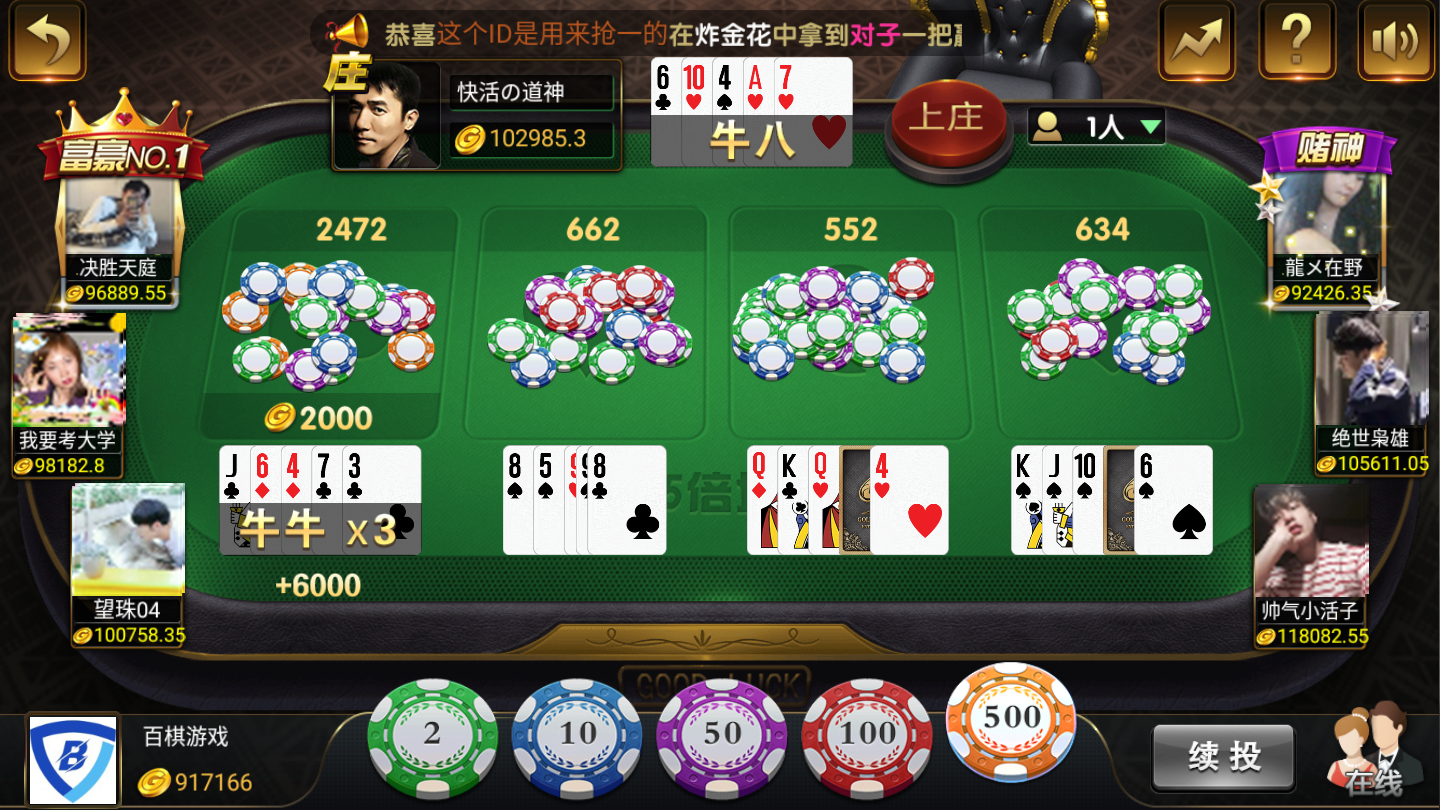Choose the purple 50 chip
This screenshot has height=810, width=1440.
point(721,736)
